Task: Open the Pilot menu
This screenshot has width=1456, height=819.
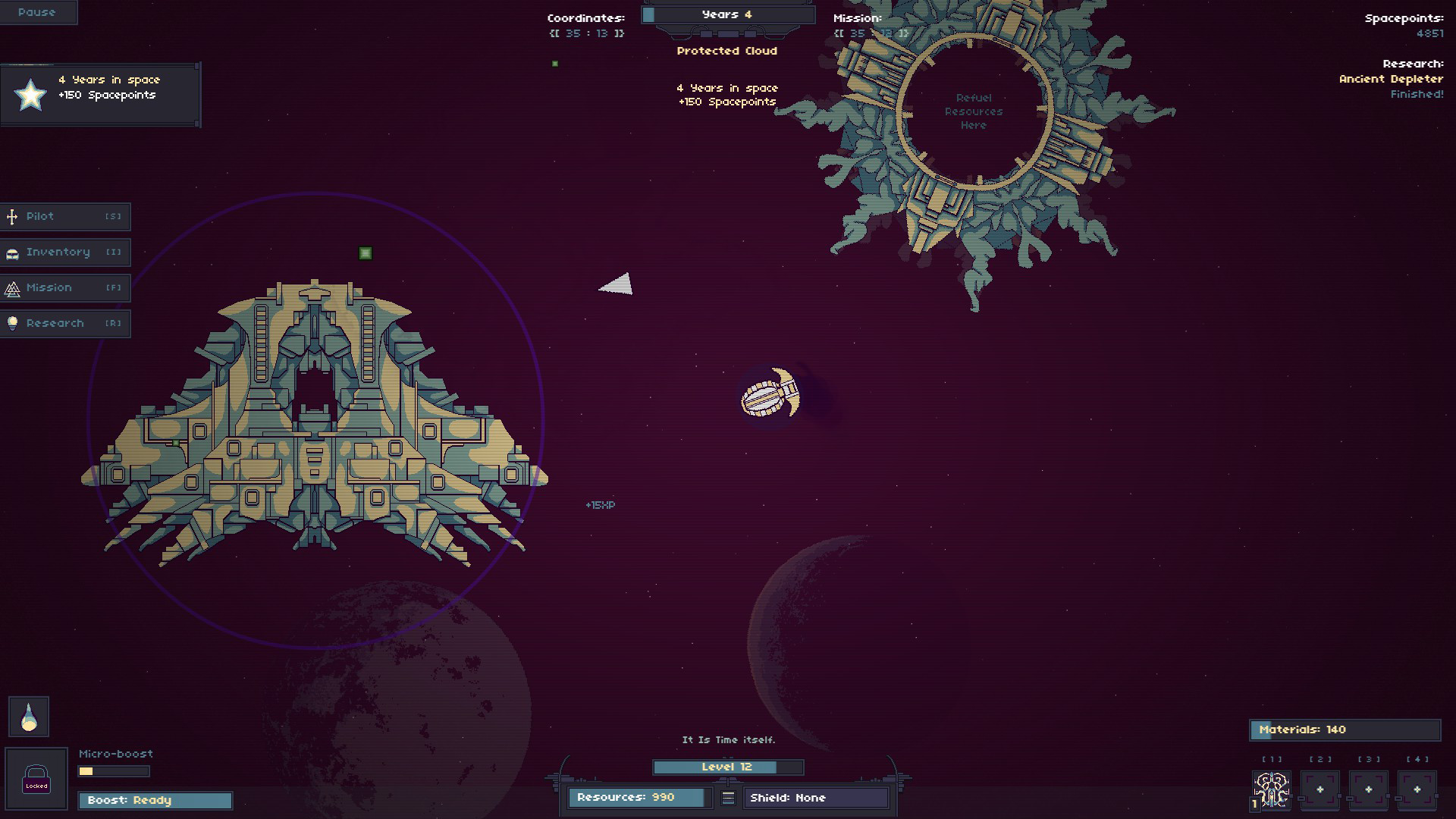Action: 65,217
